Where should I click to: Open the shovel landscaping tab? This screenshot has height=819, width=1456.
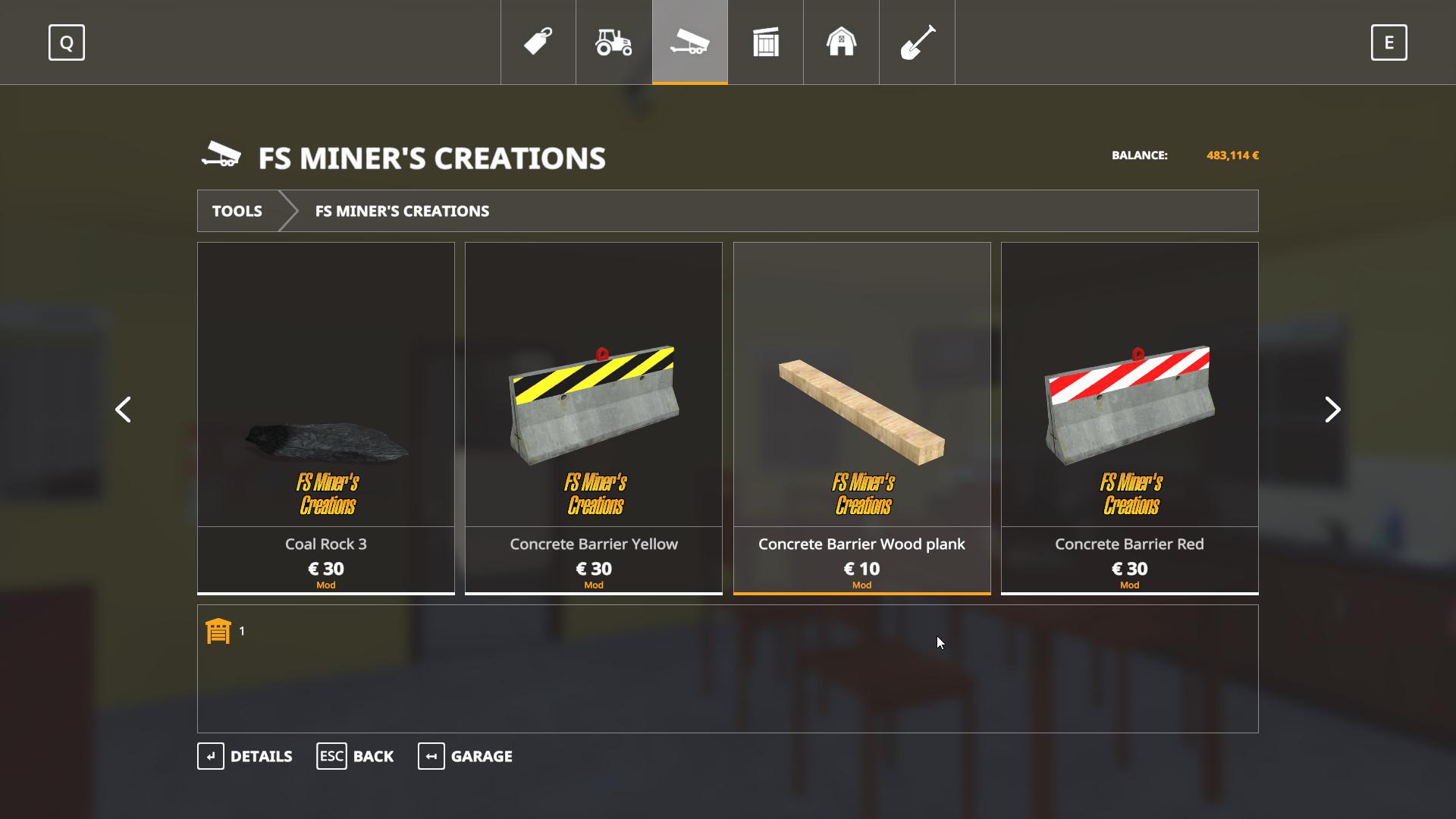[x=917, y=42]
